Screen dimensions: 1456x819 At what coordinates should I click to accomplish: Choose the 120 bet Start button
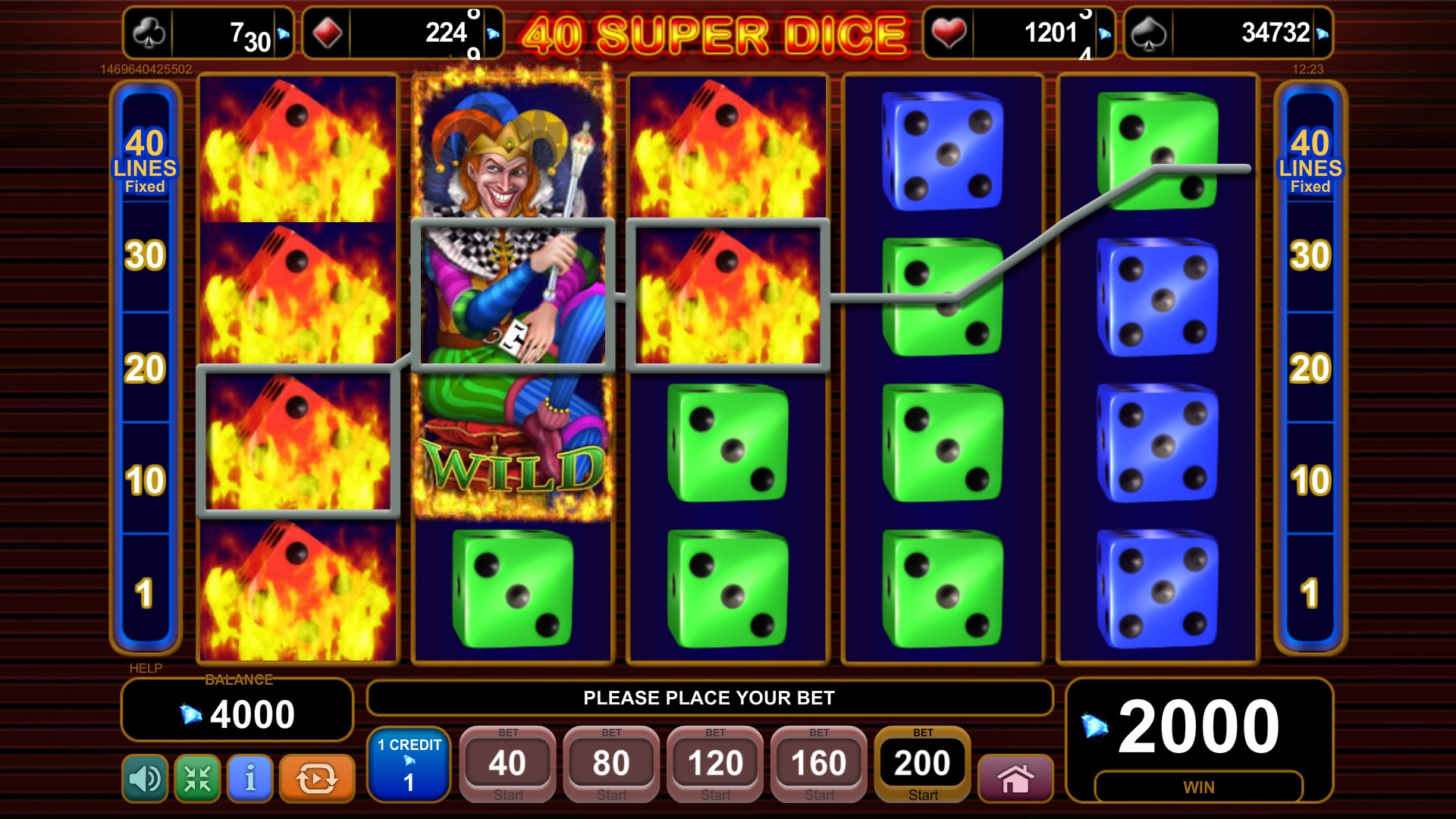(x=715, y=764)
